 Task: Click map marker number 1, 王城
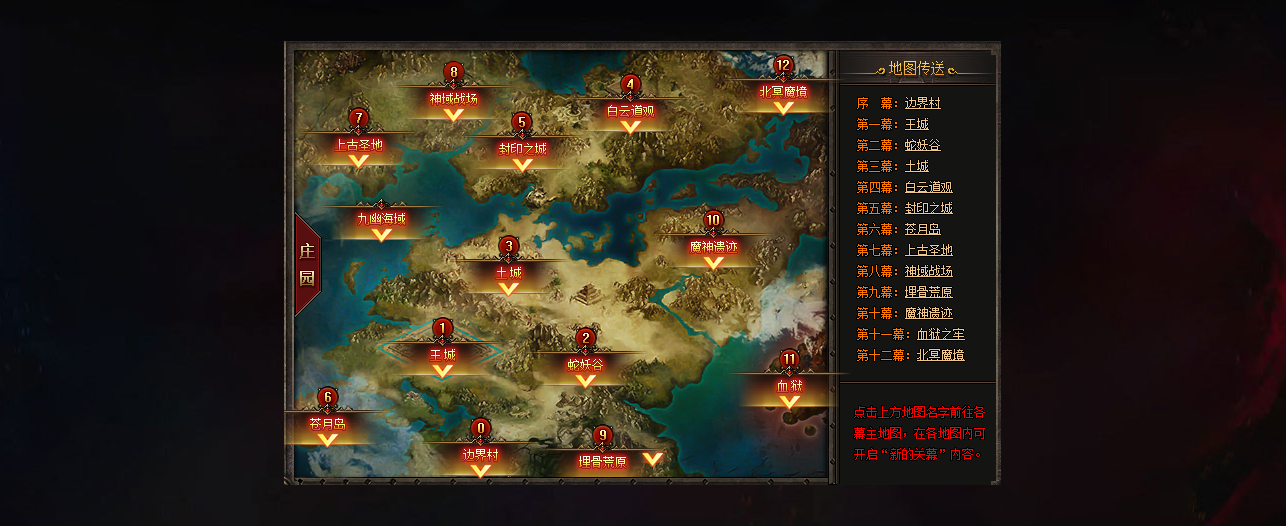coord(442,355)
